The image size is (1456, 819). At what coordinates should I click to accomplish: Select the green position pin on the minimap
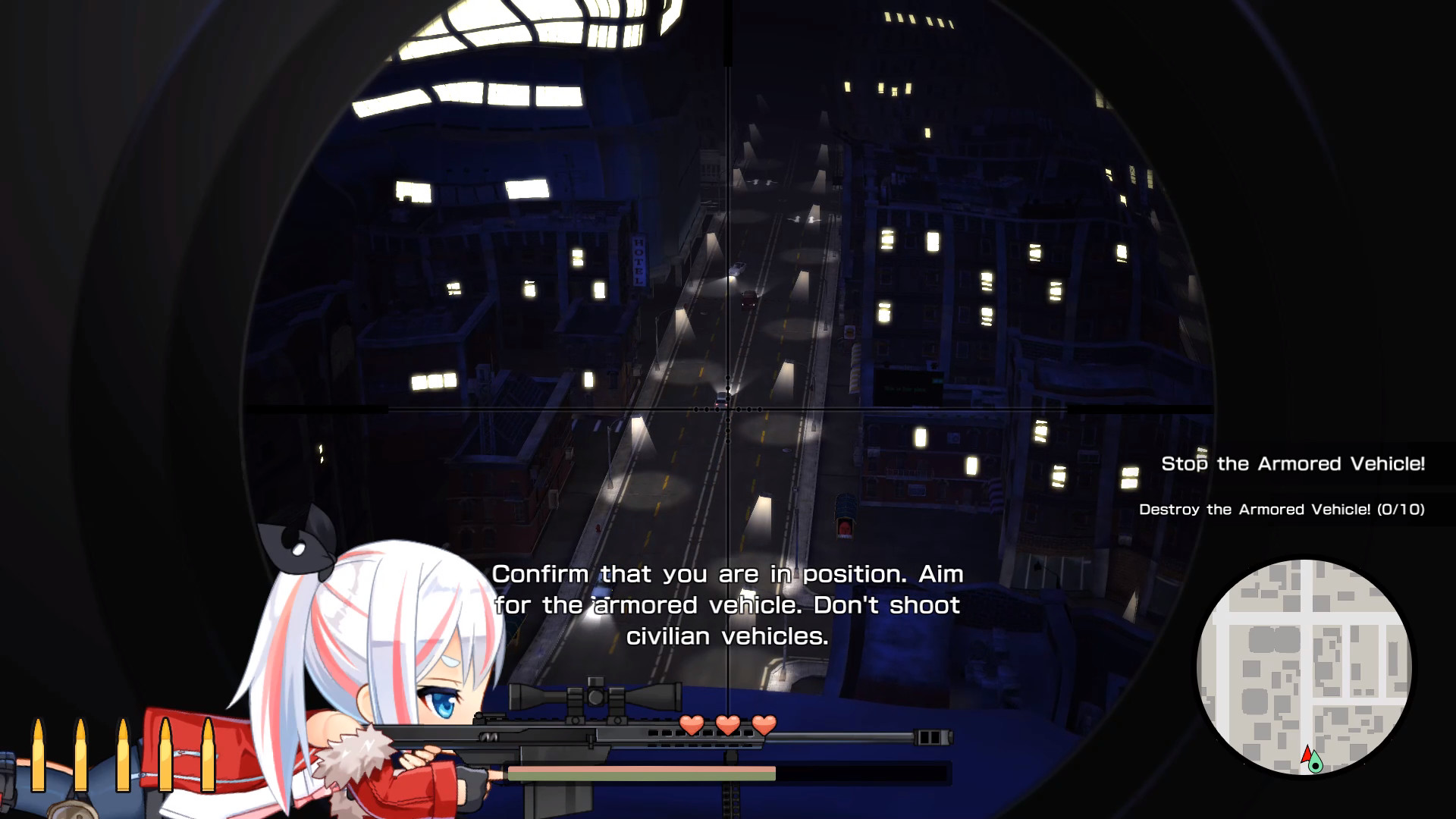click(1316, 764)
